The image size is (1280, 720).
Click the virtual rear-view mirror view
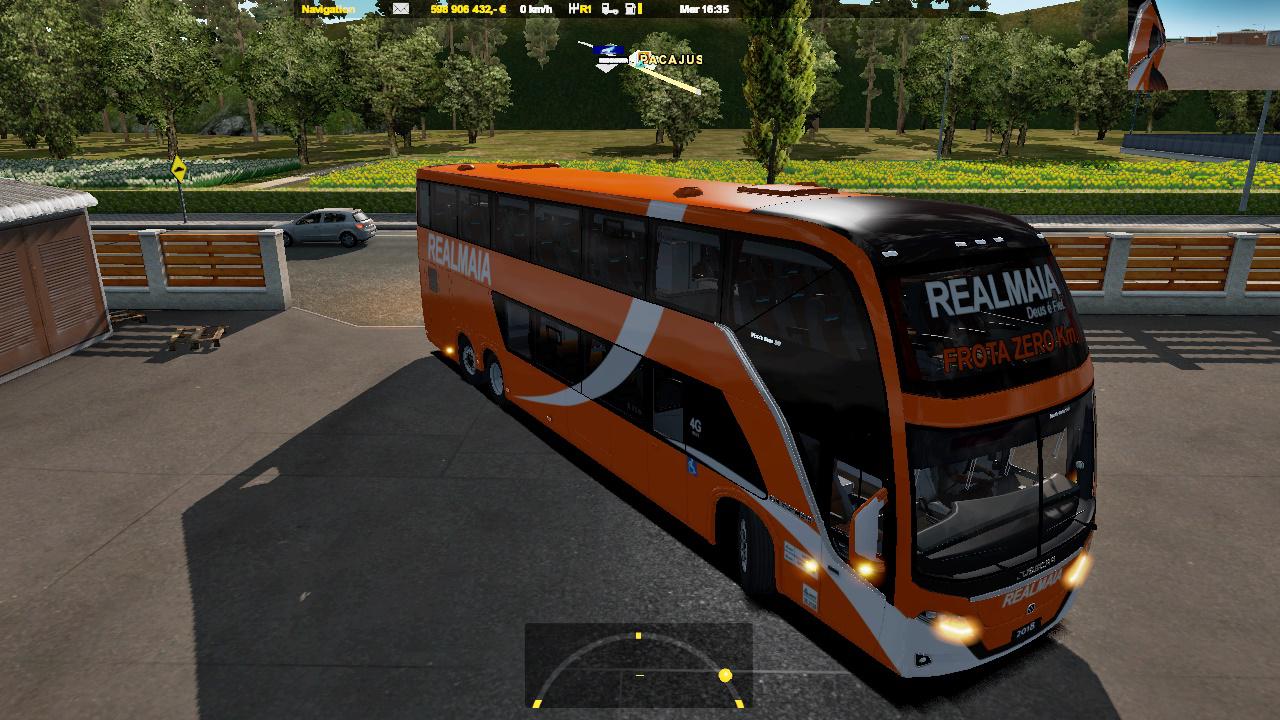point(1203,45)
